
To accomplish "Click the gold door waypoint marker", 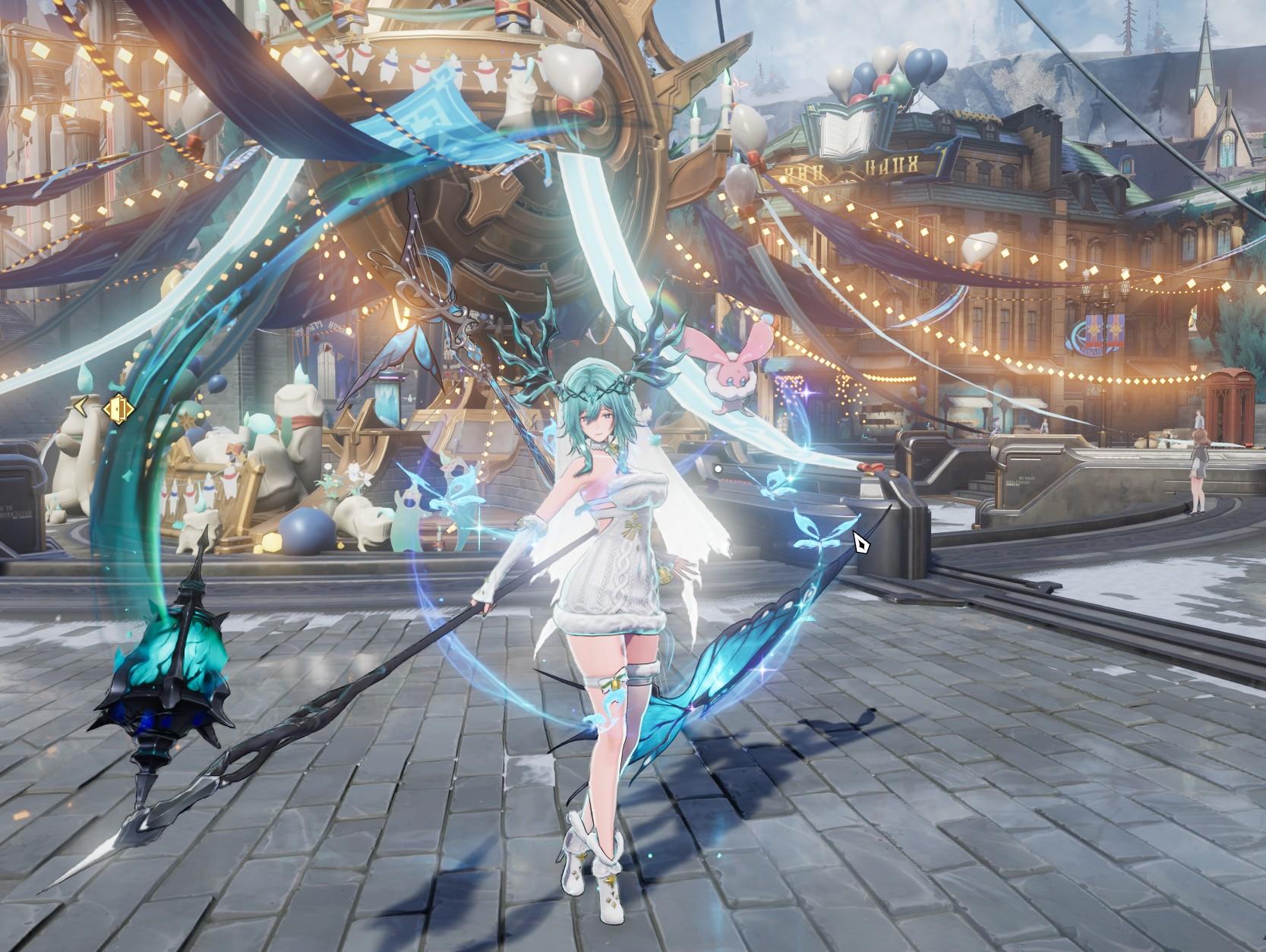I will 118,409.
